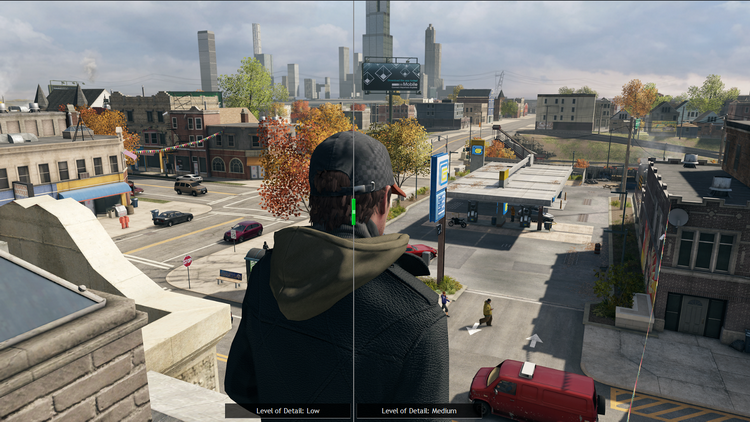The height and width of the screenshot is (422, 750).
Task: Select the Level of Detail: Low label
Action: click(x=287, y=411)
